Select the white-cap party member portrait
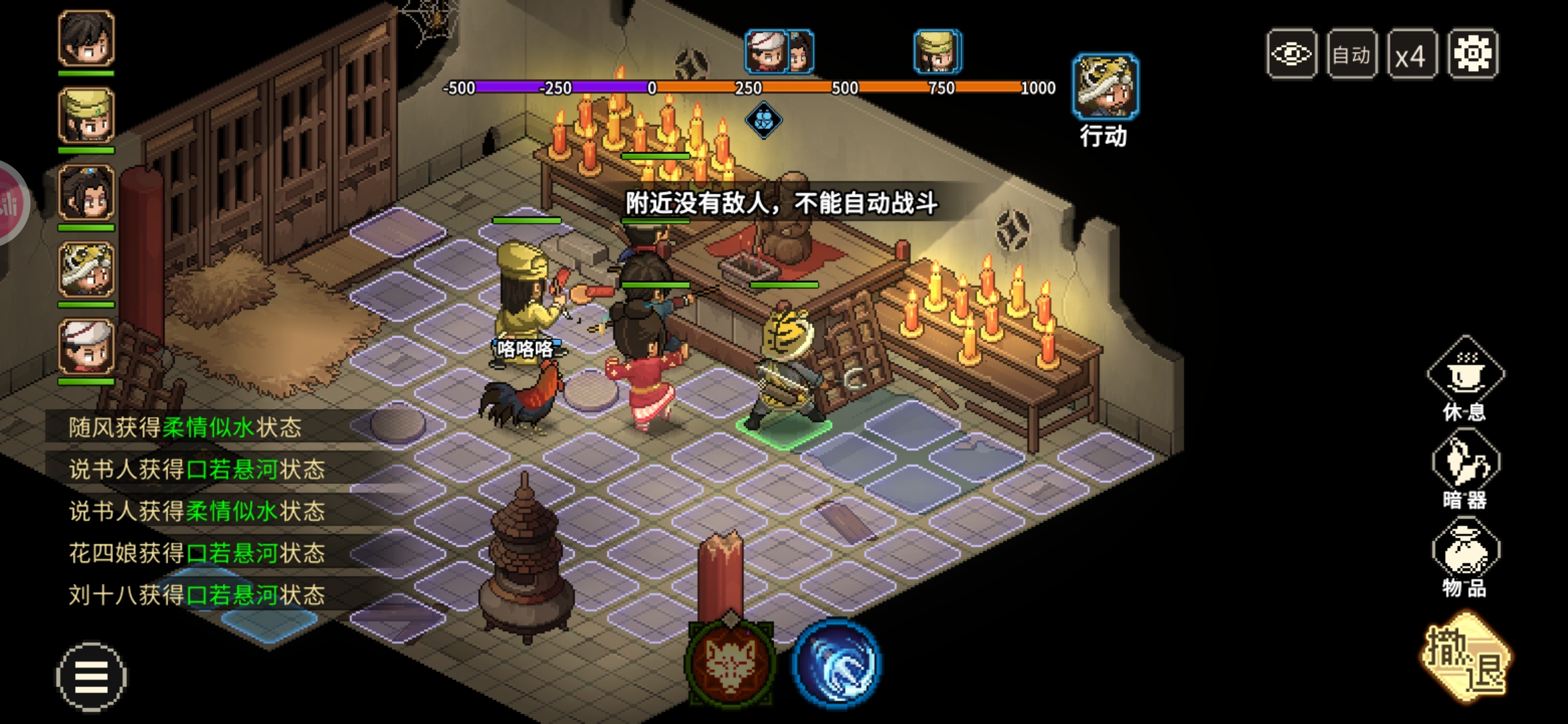The height and width of the screenshot is (724, 1568). point(86,347)
